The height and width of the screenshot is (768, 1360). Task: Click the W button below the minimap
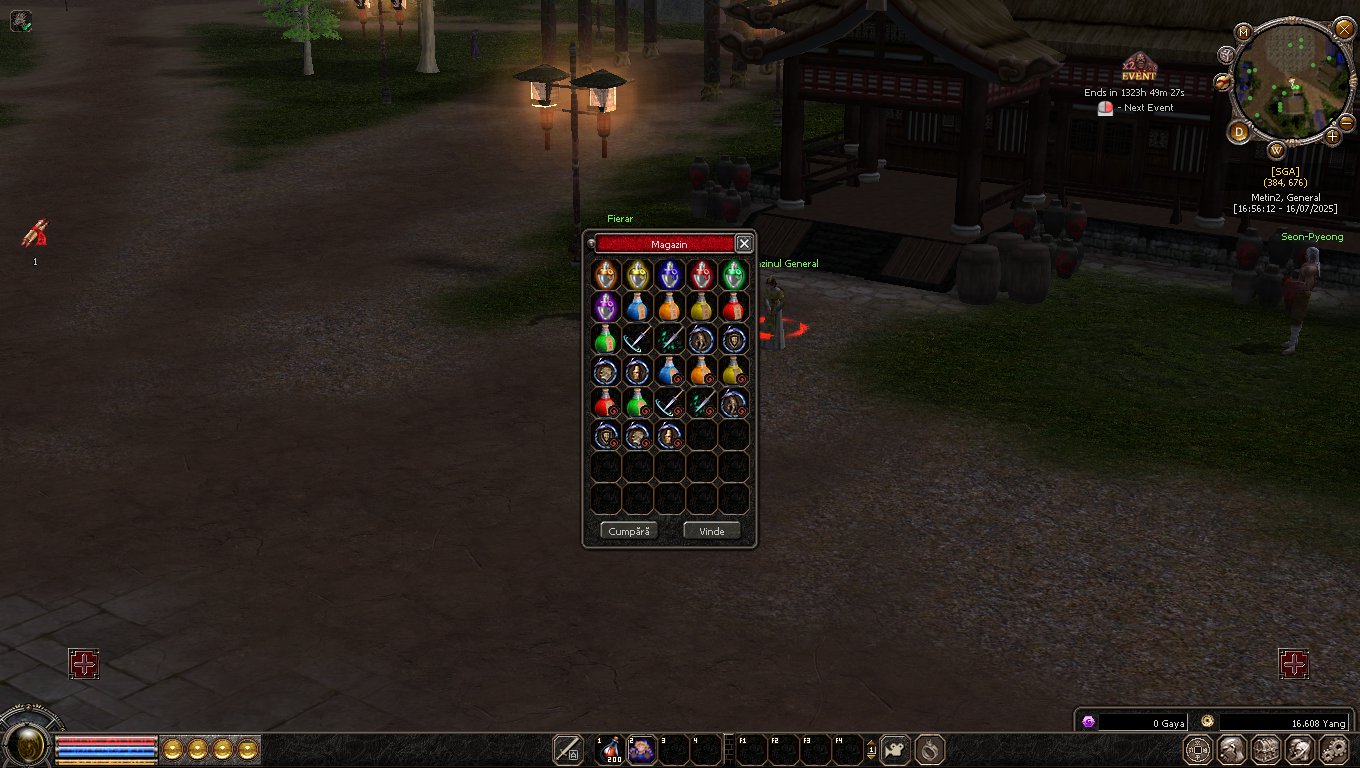(1277, 151)
